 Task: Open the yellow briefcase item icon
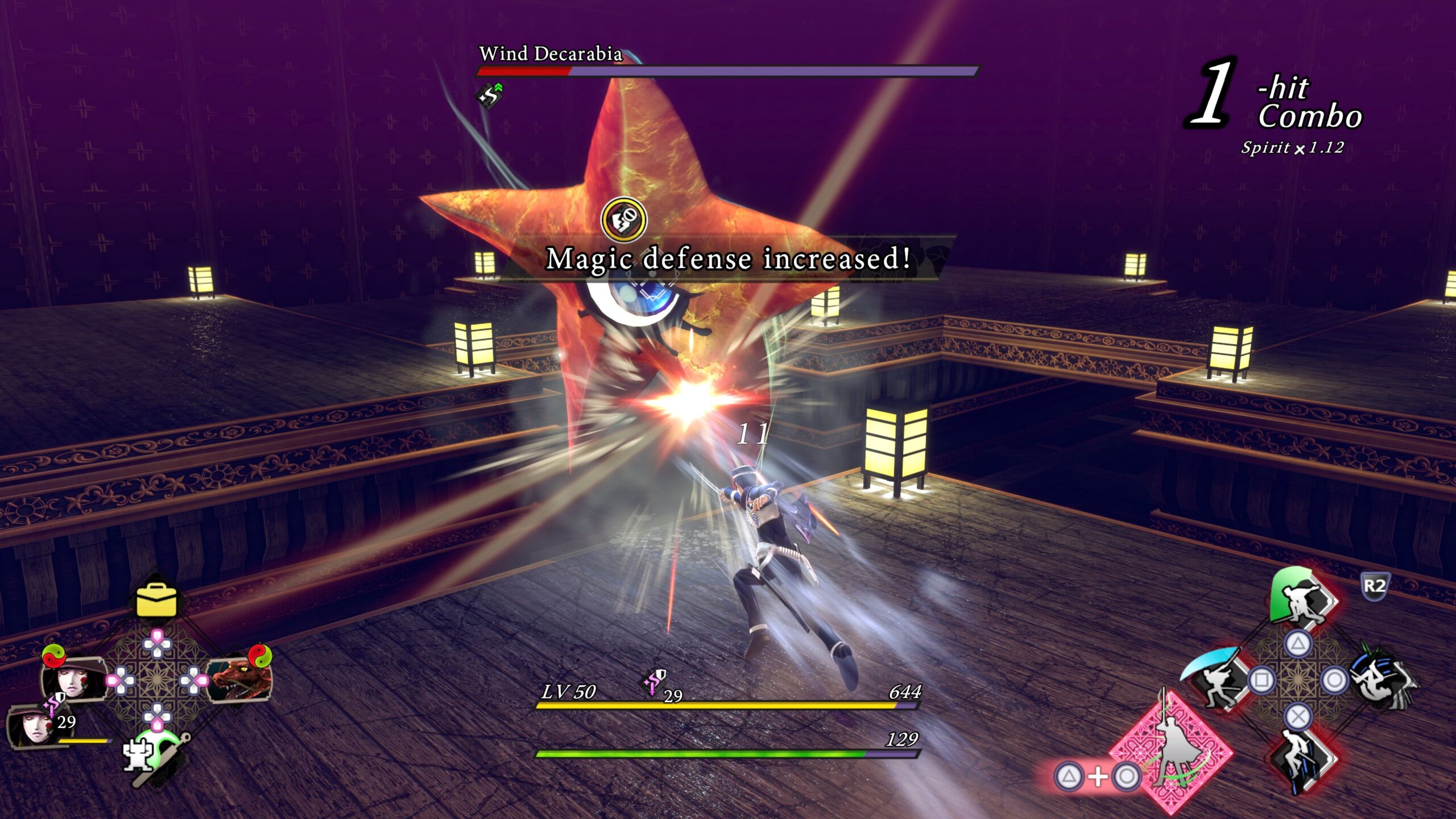coord(156,601)
